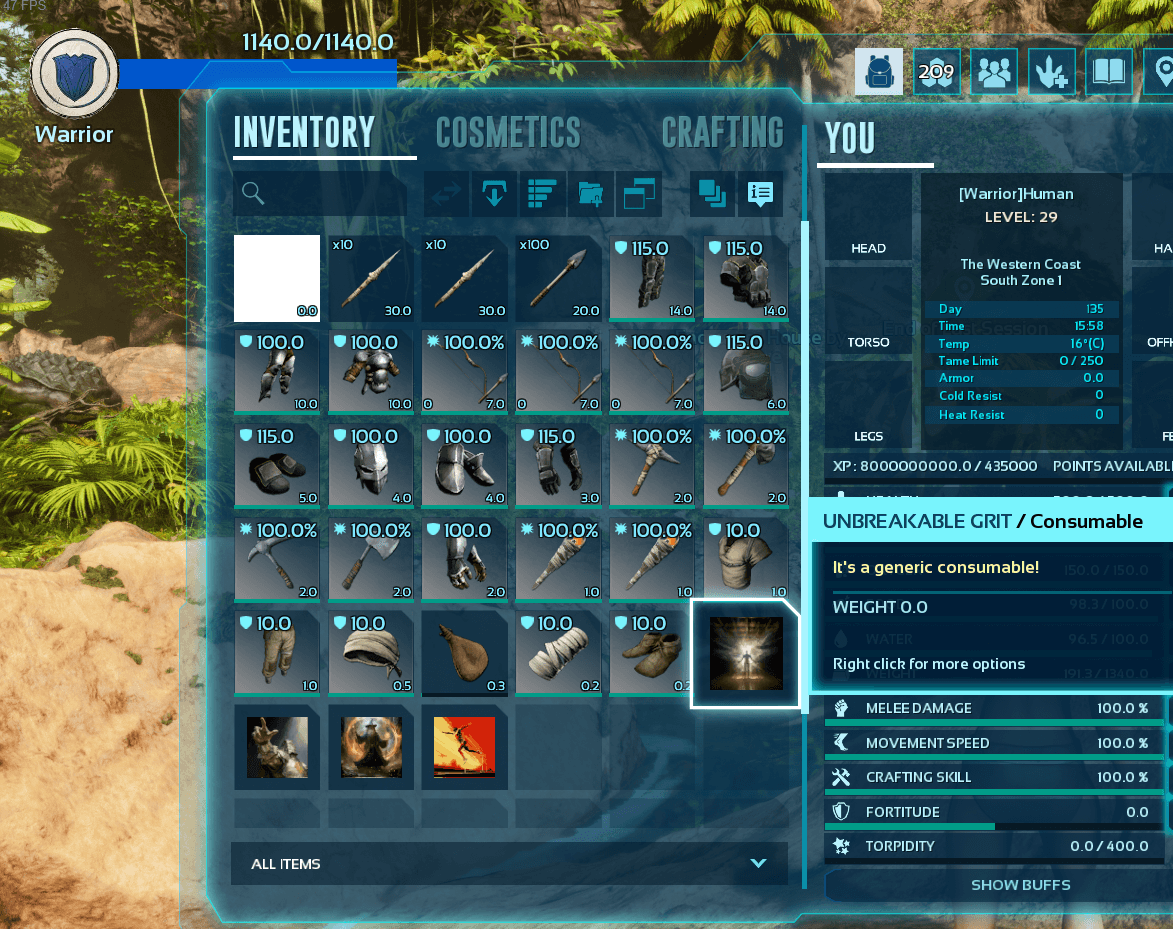Open the All Items filter dropdown
This screenshot has width=1173, height=929.
(509, 864)
